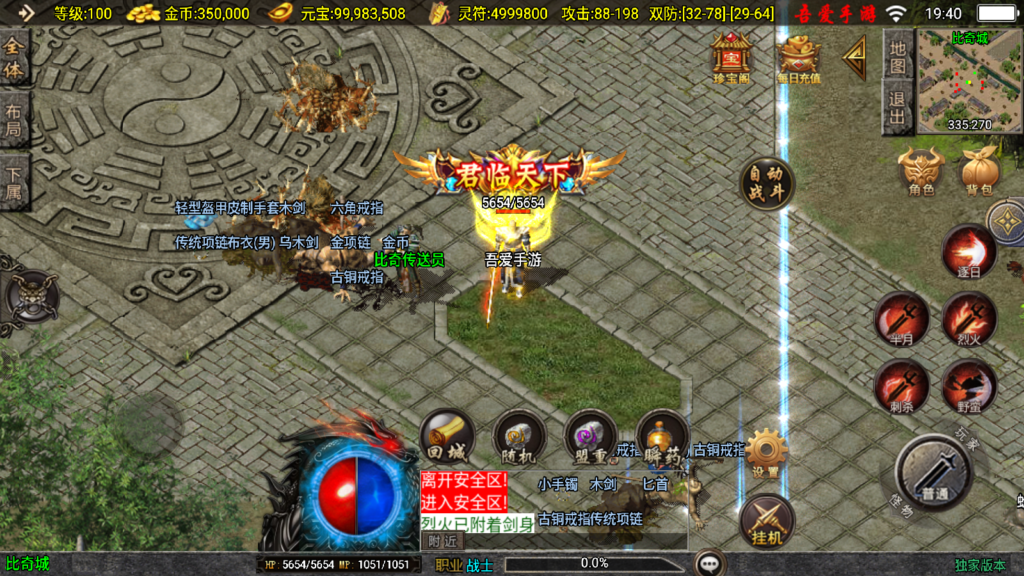Use the 回城 town return scroll
This screenshot has width=1024, height=576.
[447, 437]
